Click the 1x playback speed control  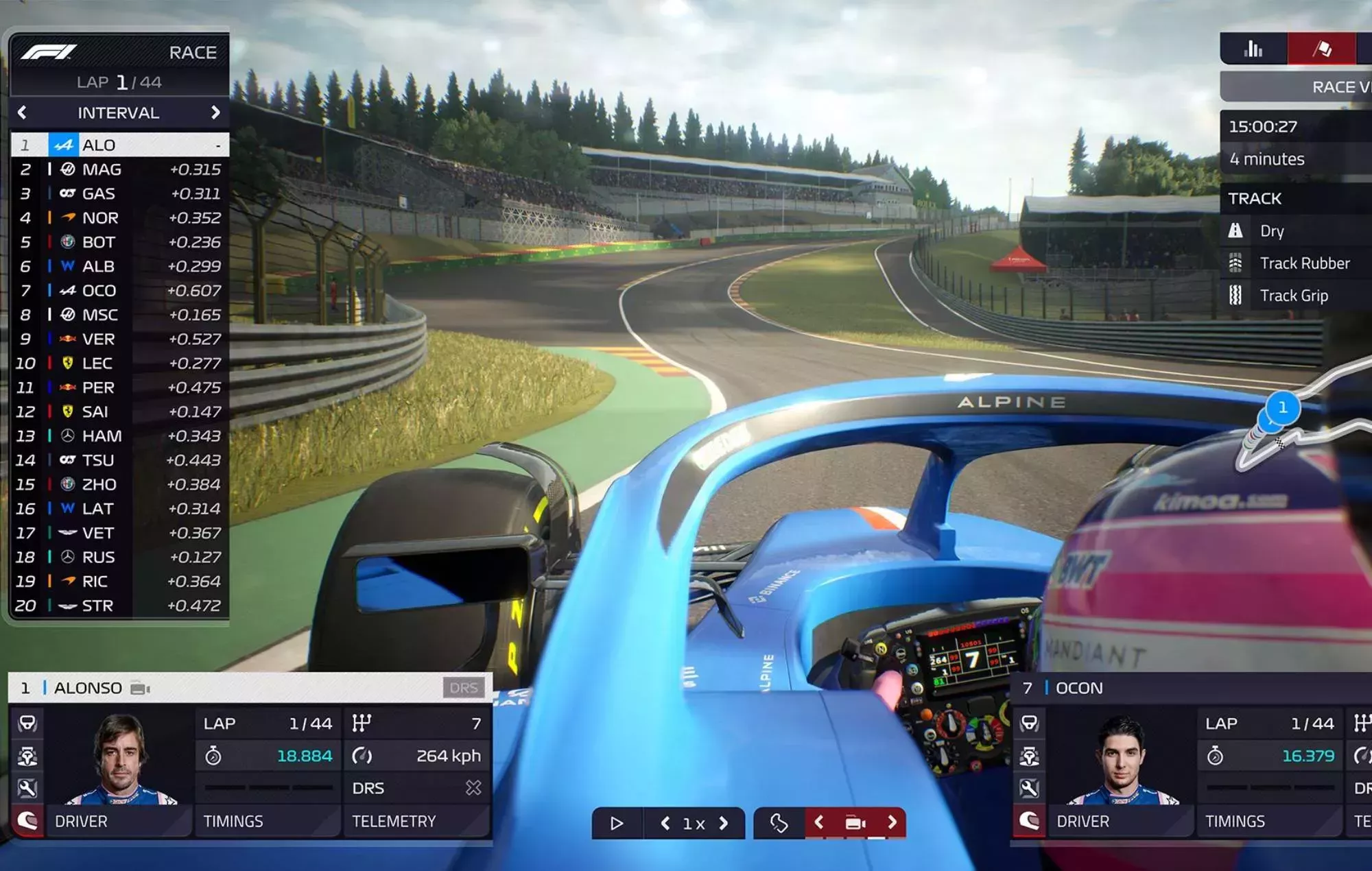tap(693, 822)
